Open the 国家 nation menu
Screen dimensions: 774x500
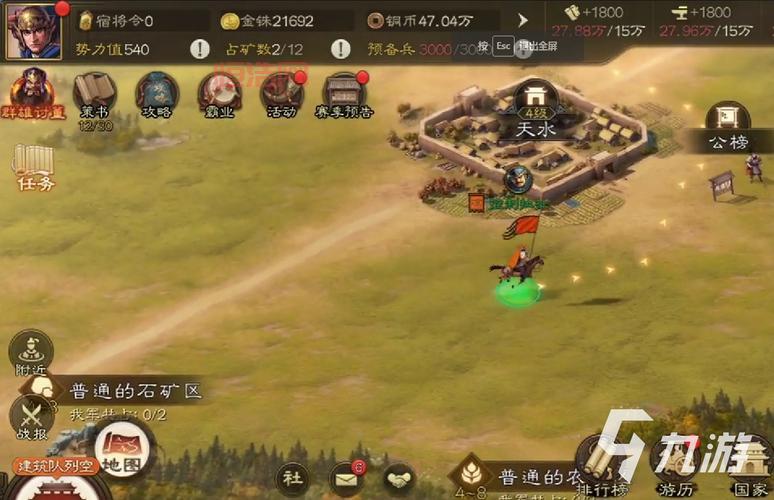[x=750, y=465]
